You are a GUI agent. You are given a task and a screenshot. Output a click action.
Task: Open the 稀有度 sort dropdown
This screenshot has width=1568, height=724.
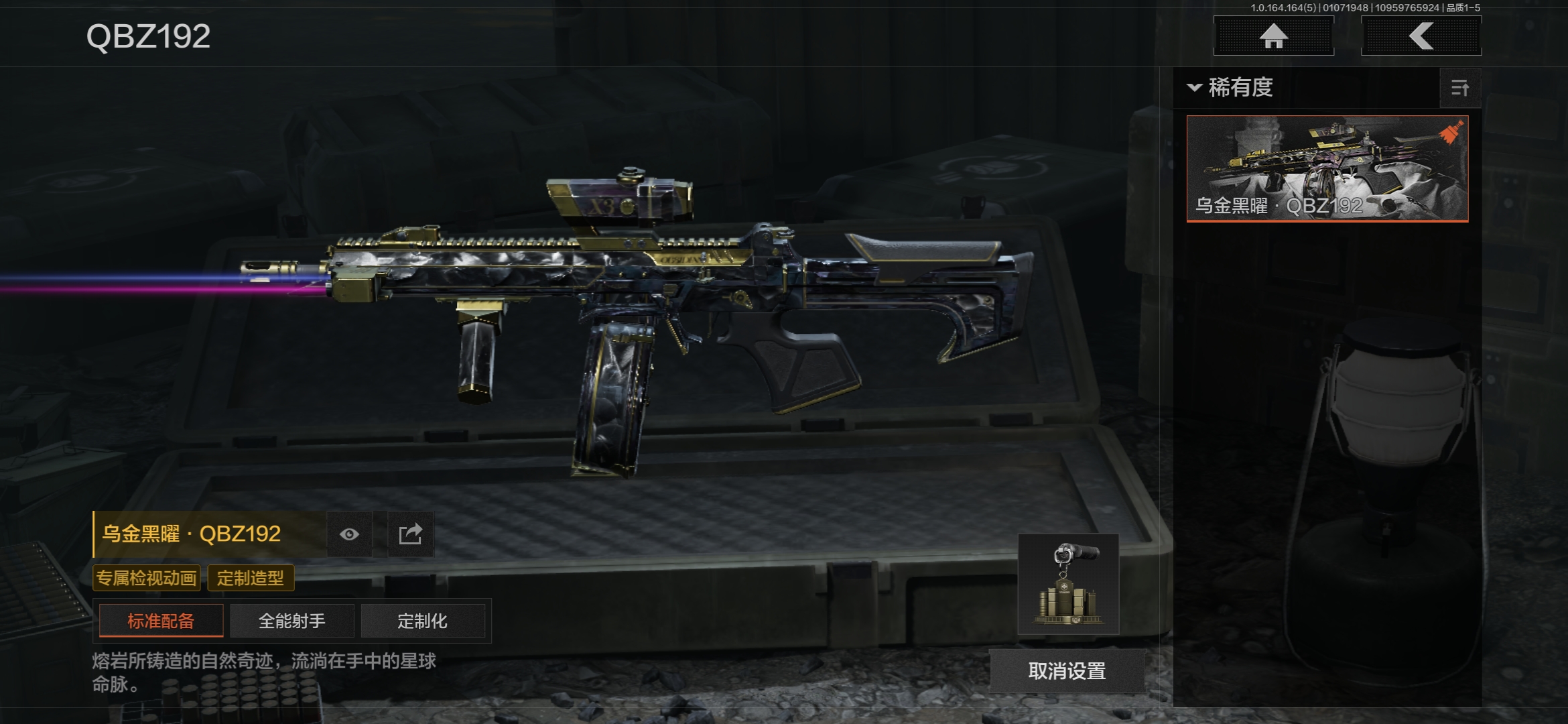tap(1230, 88)
